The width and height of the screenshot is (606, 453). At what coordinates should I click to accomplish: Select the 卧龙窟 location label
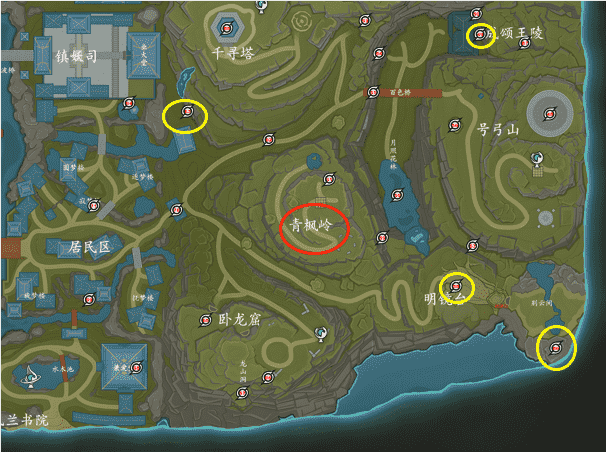pyautogui.click(x=238, y=320)
